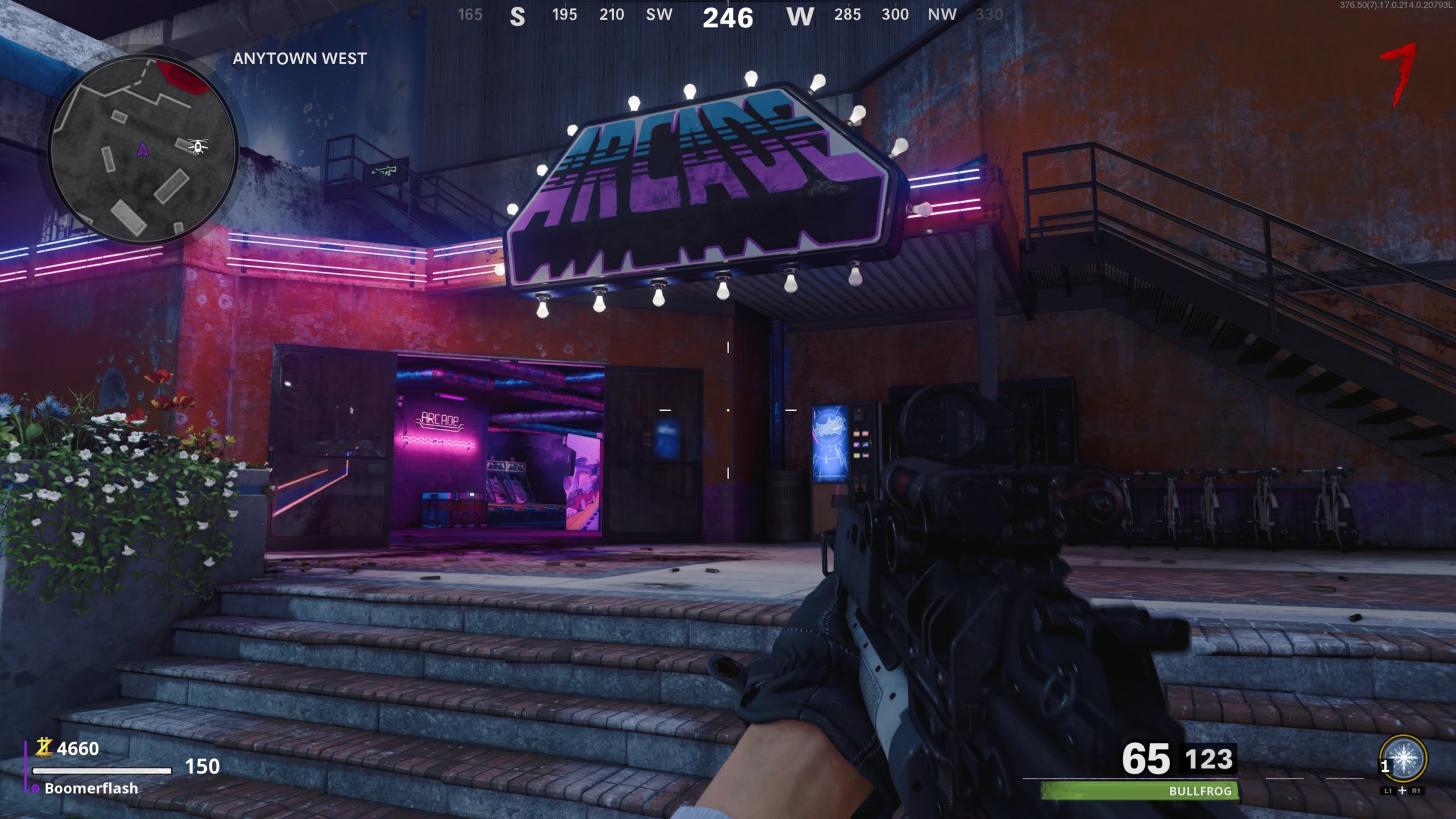
Task: Click the SW marker on the compass
Action: 658,15
